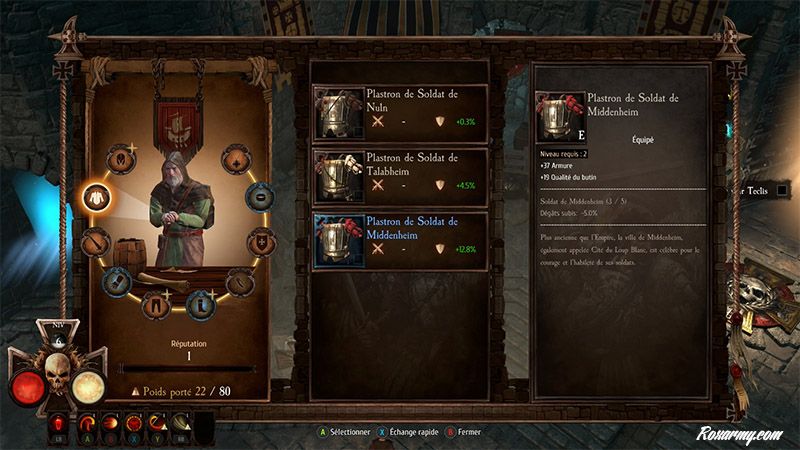Choose the gloves equipment slot

click(118, 279)
